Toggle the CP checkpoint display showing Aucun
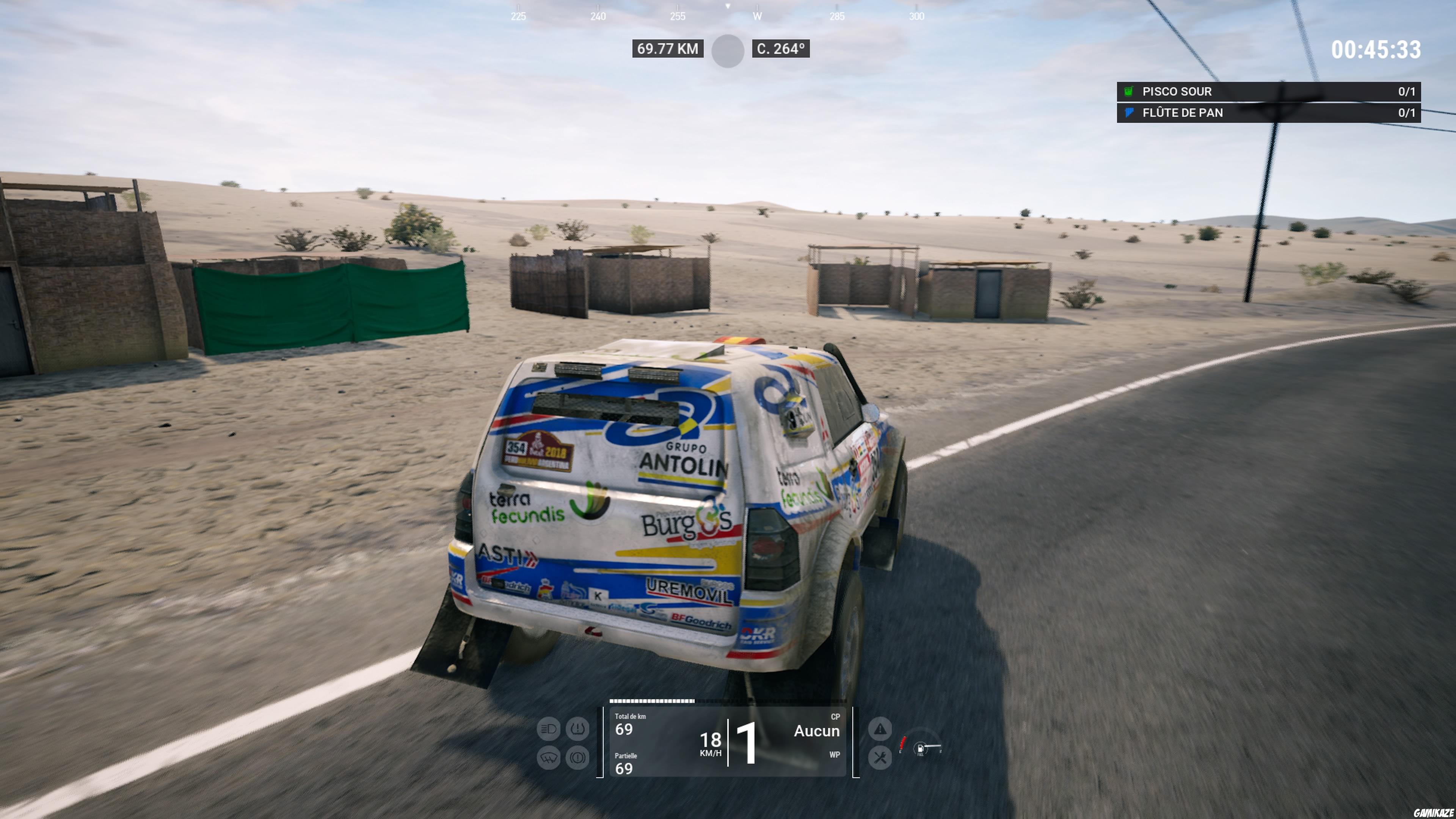 [817, 731]
